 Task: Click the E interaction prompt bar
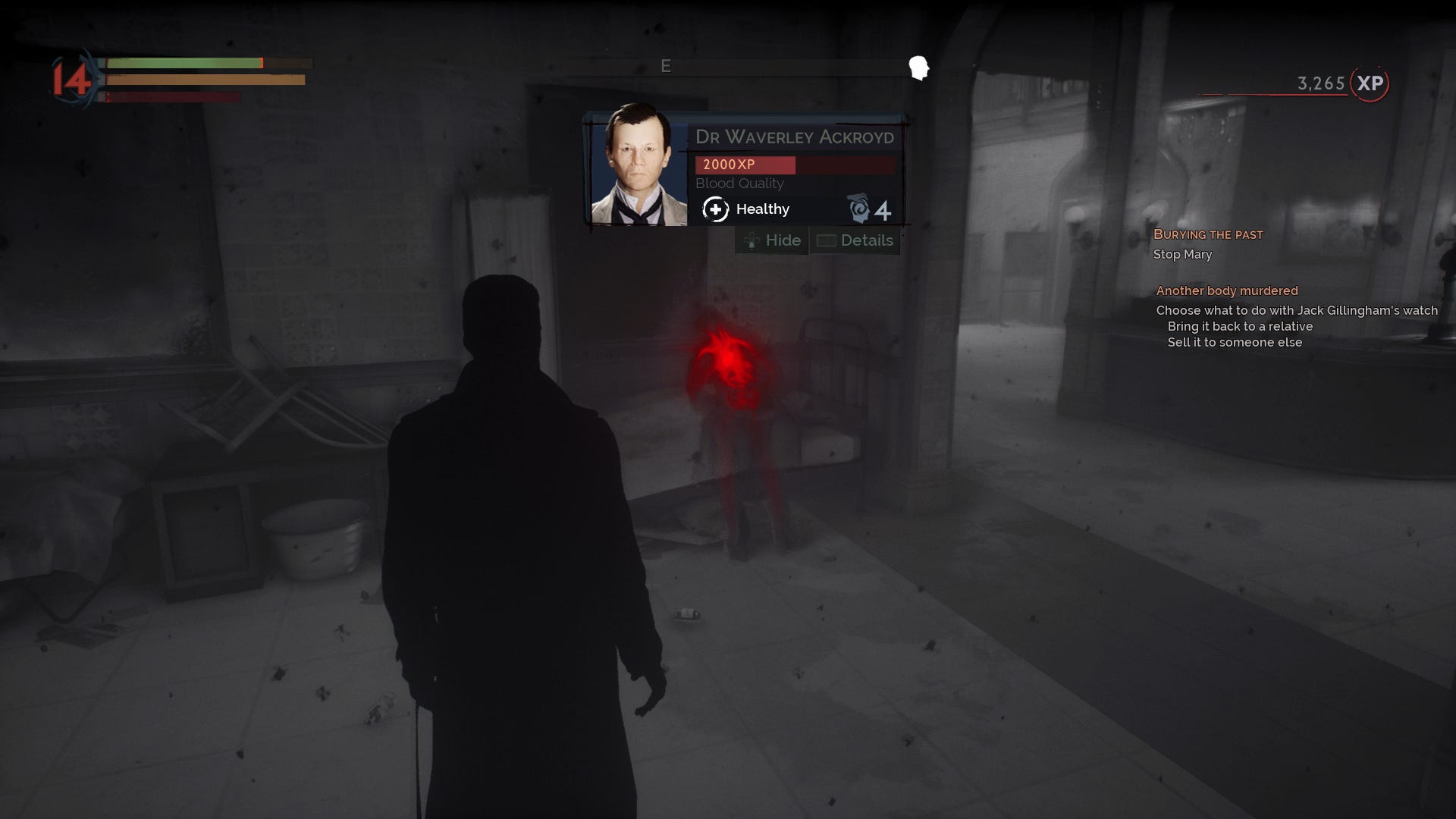click(x=667, y=66)
